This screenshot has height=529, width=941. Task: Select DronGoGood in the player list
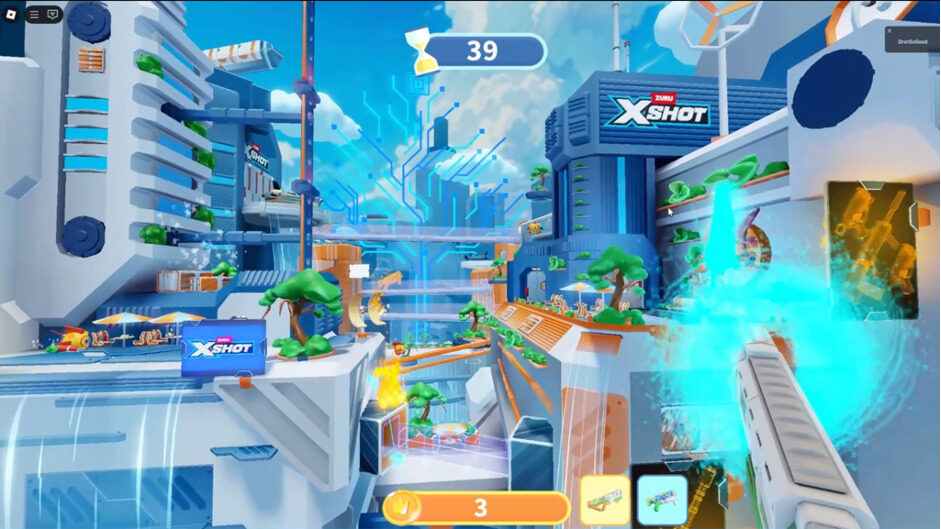point(912,40)
